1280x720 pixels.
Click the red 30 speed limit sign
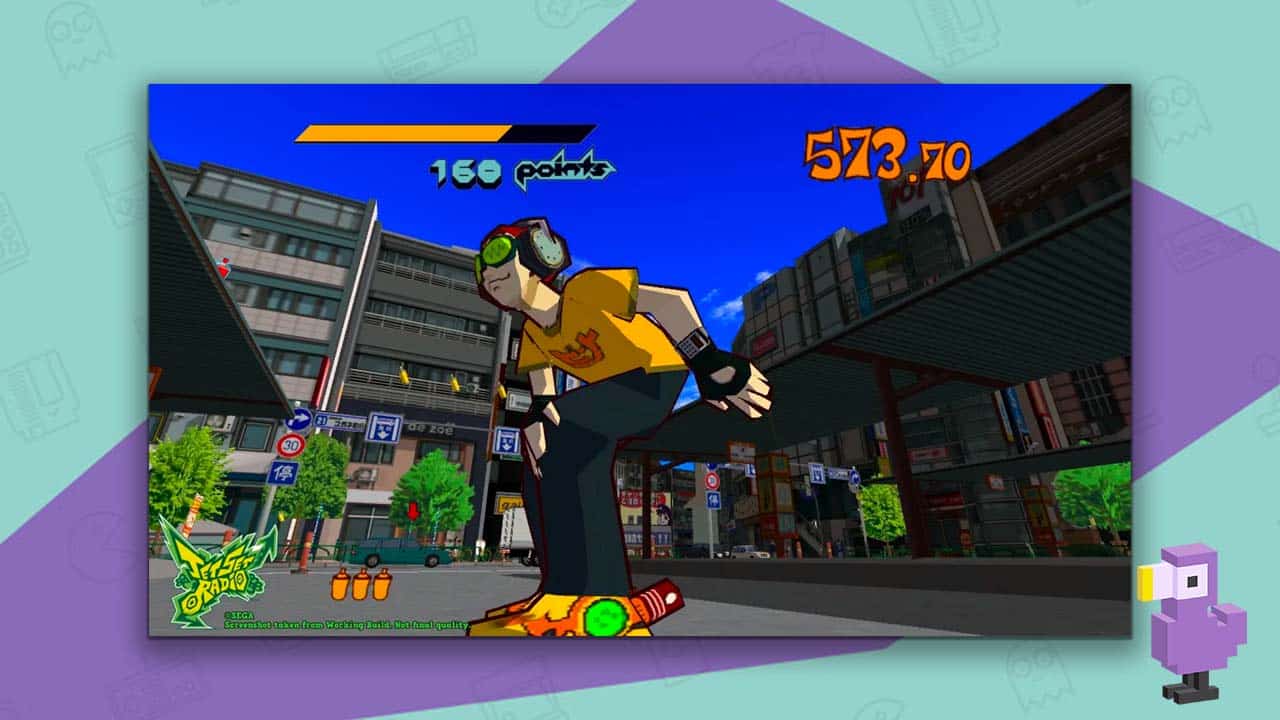point(291,443)
